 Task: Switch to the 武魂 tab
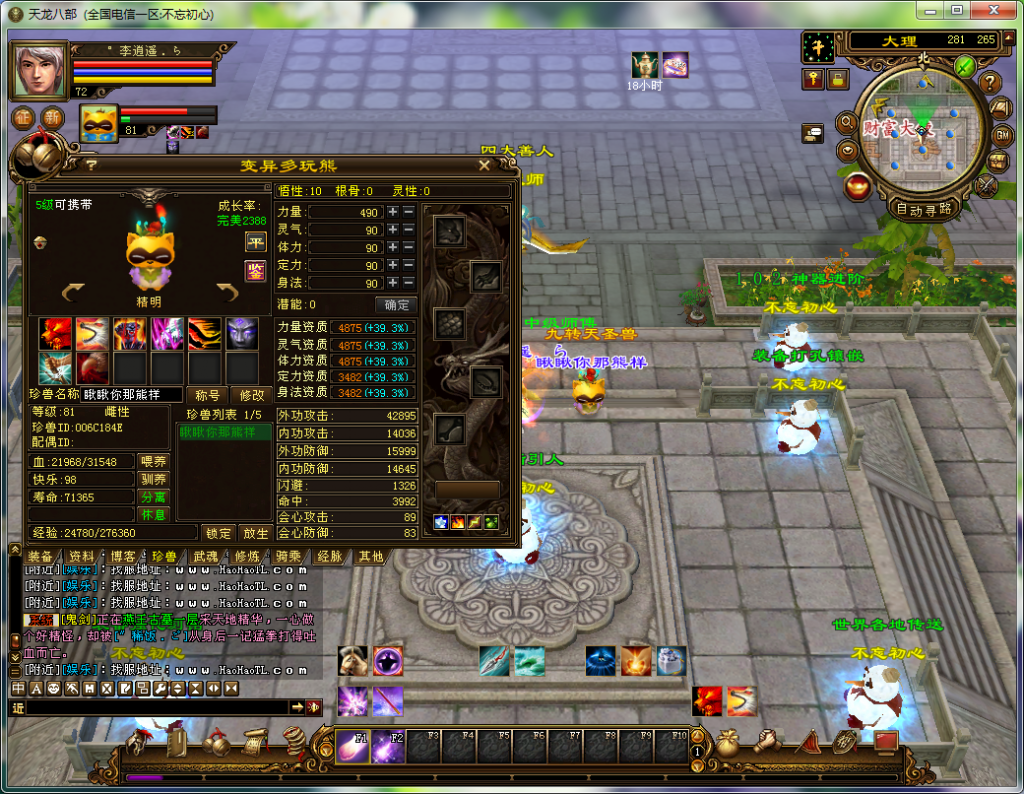[x=205, y=556]
